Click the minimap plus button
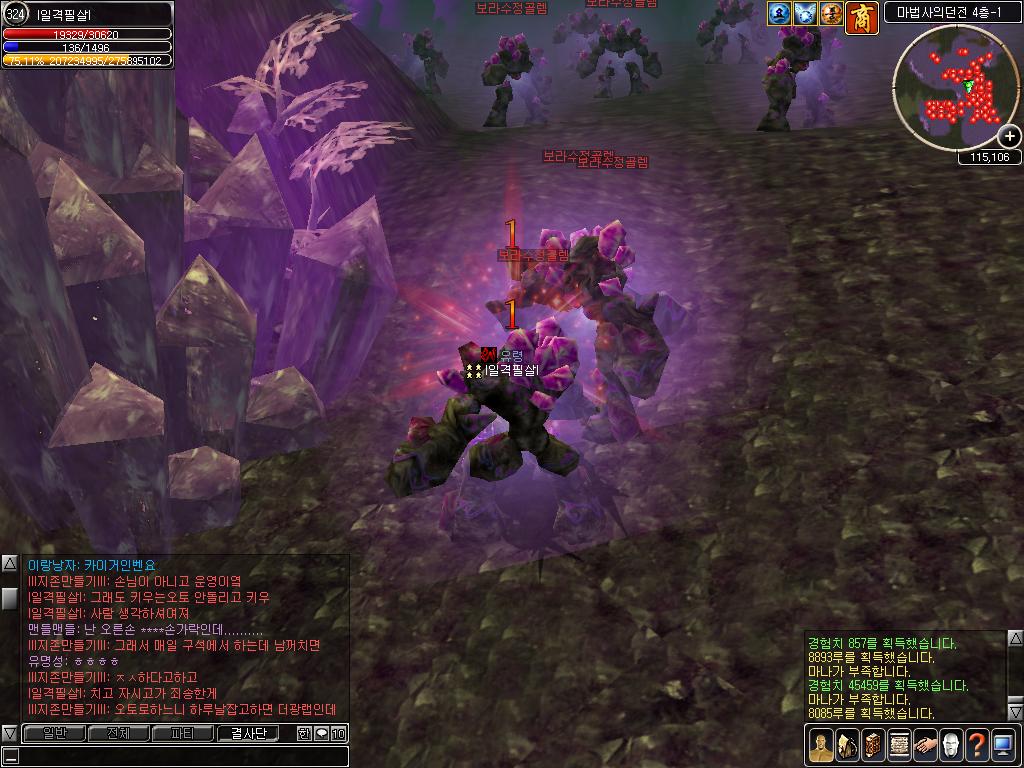 [1010, 136]
